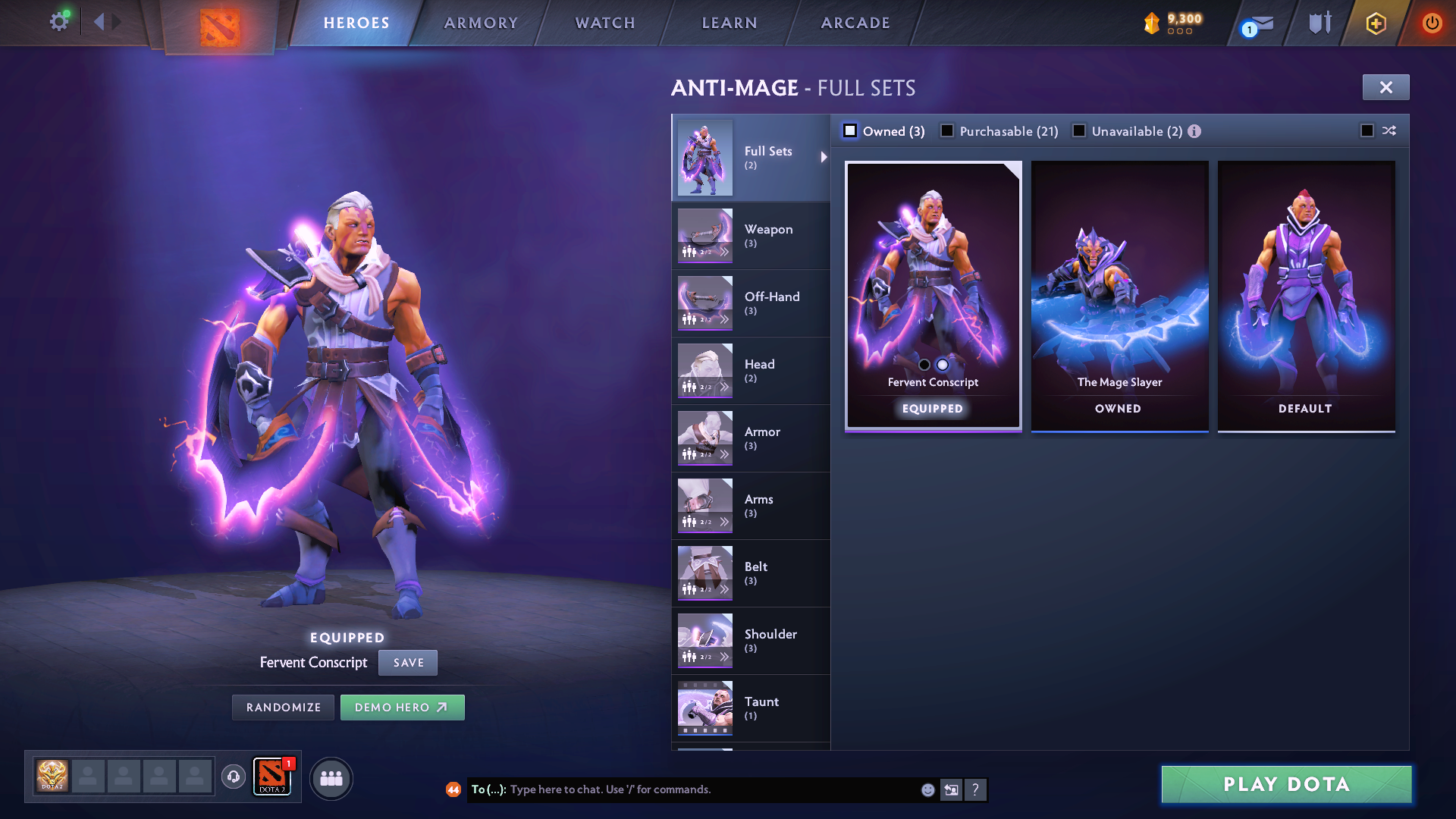Save the Fervent Conscript loadout
The image size is (1456, 819).
408,663
